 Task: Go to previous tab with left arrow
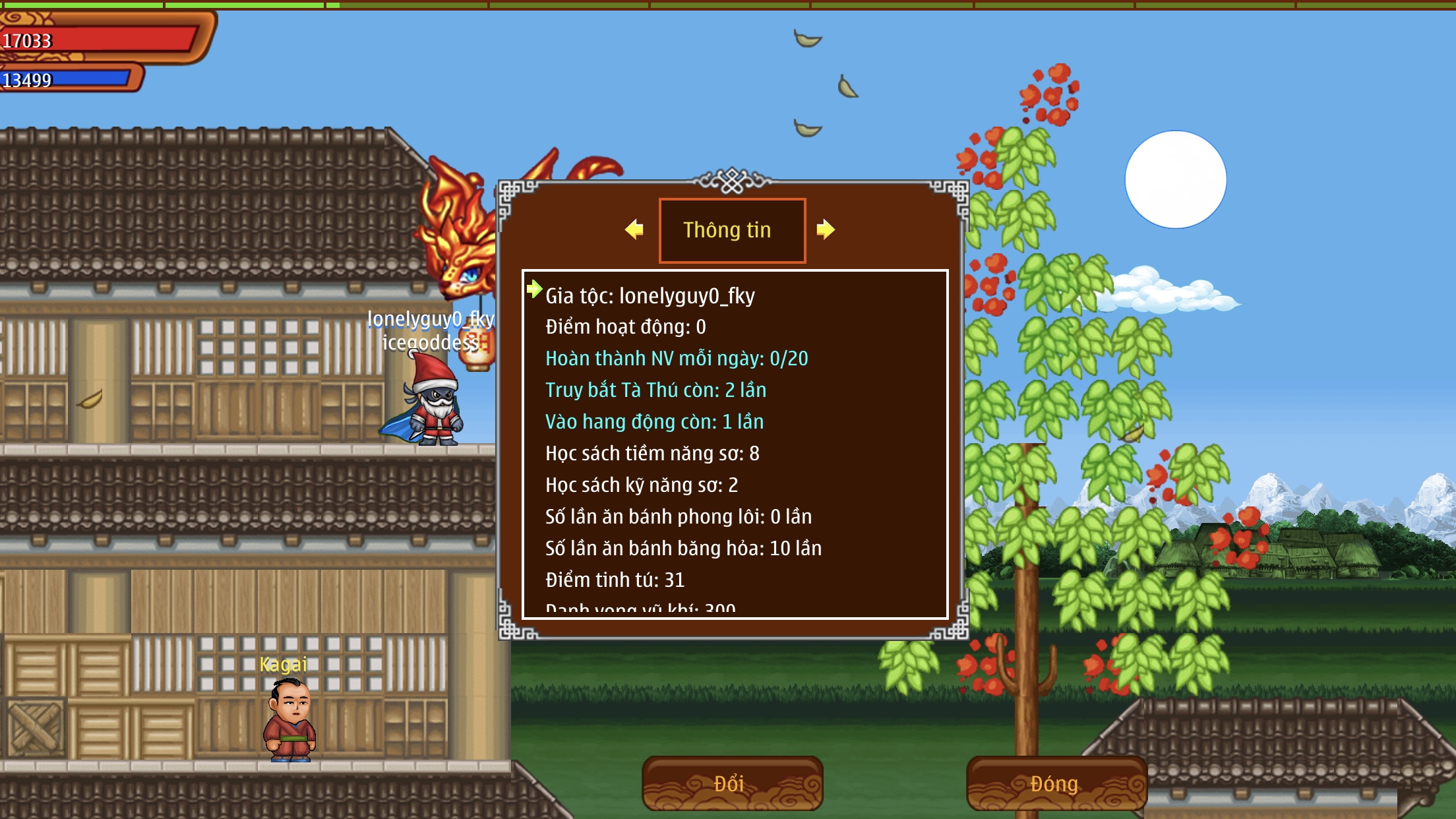[x=634, y=229]
